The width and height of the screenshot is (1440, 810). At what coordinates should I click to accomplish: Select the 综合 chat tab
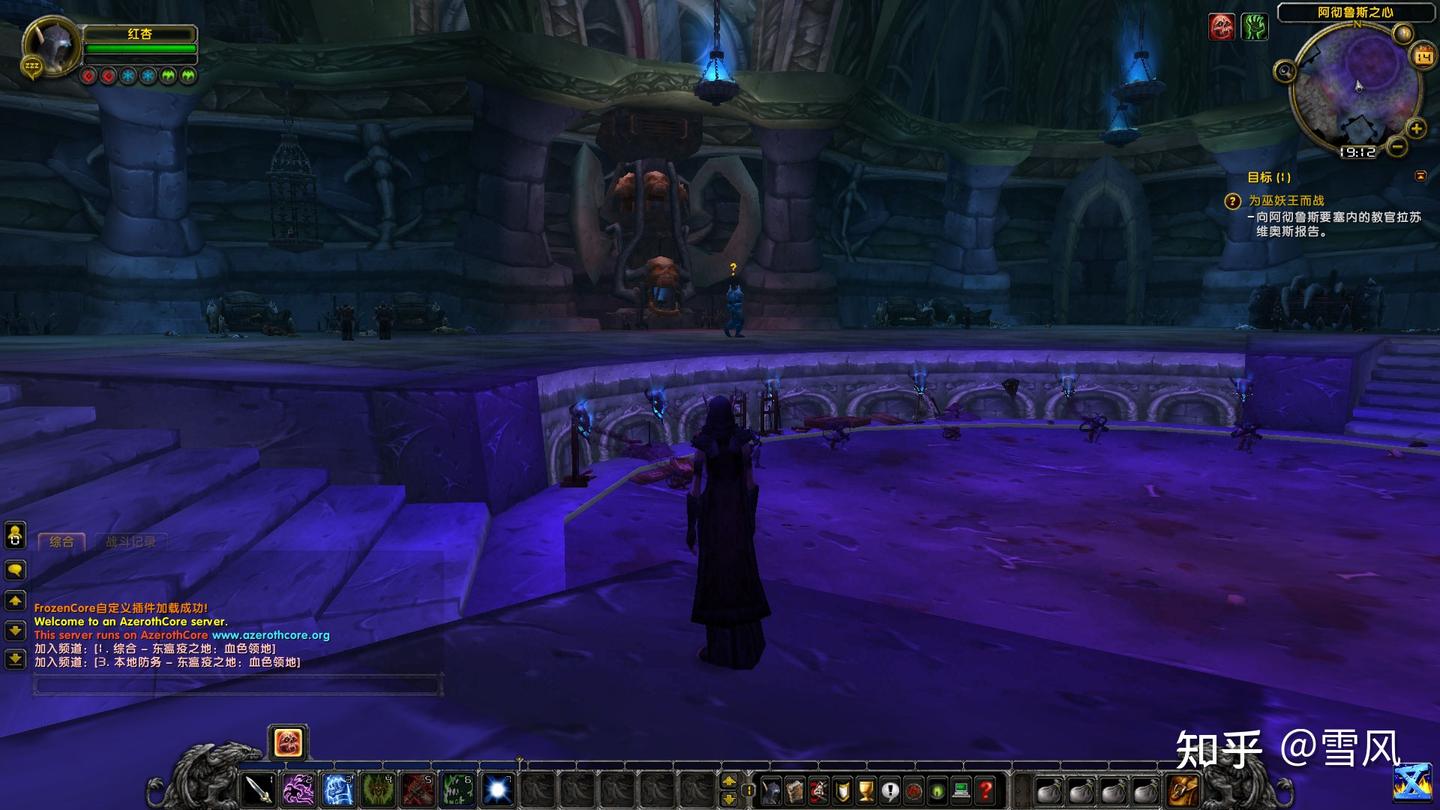click(x=63, y=541)
